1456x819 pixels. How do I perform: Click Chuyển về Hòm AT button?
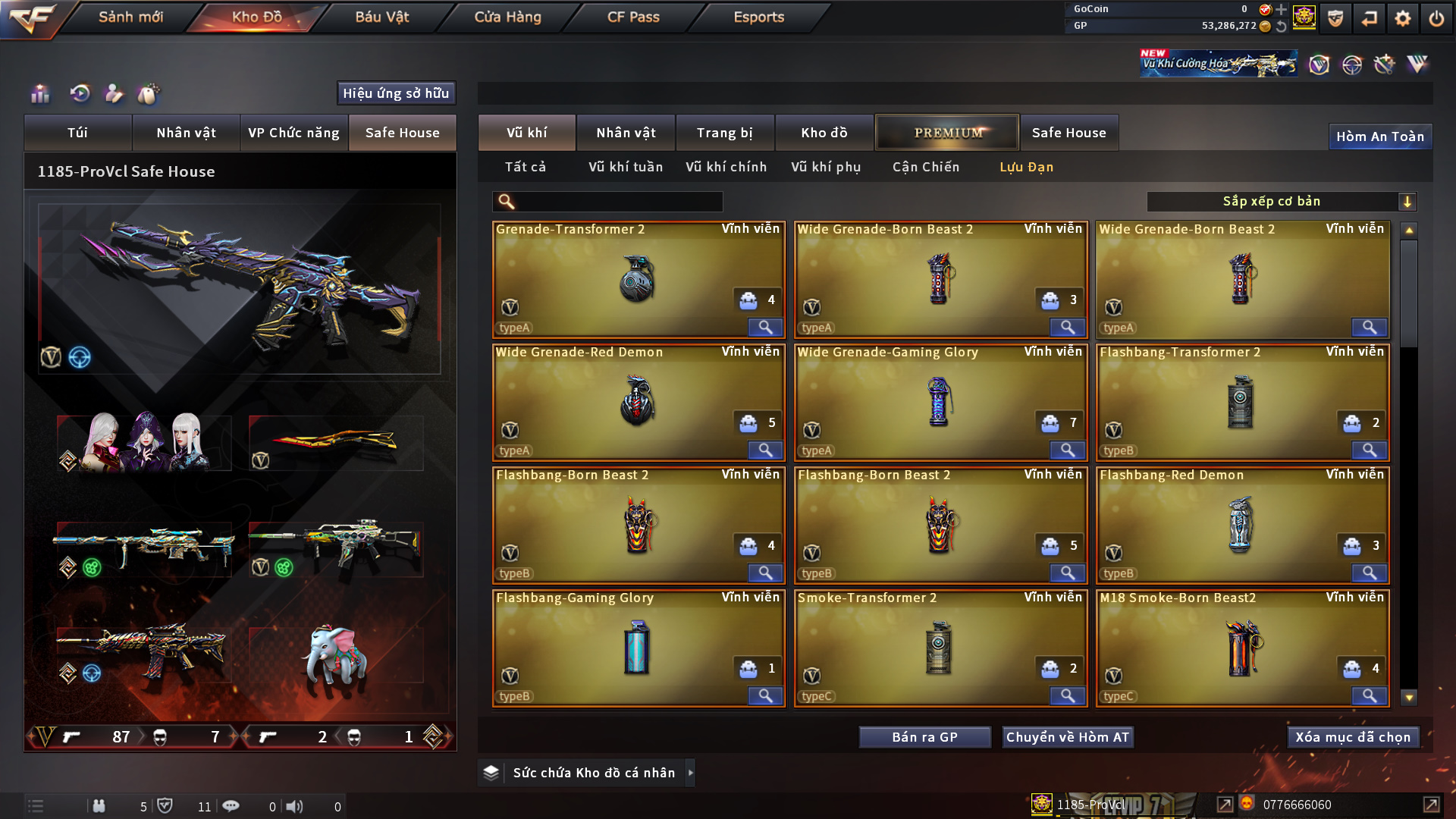tap(1067, 737)
